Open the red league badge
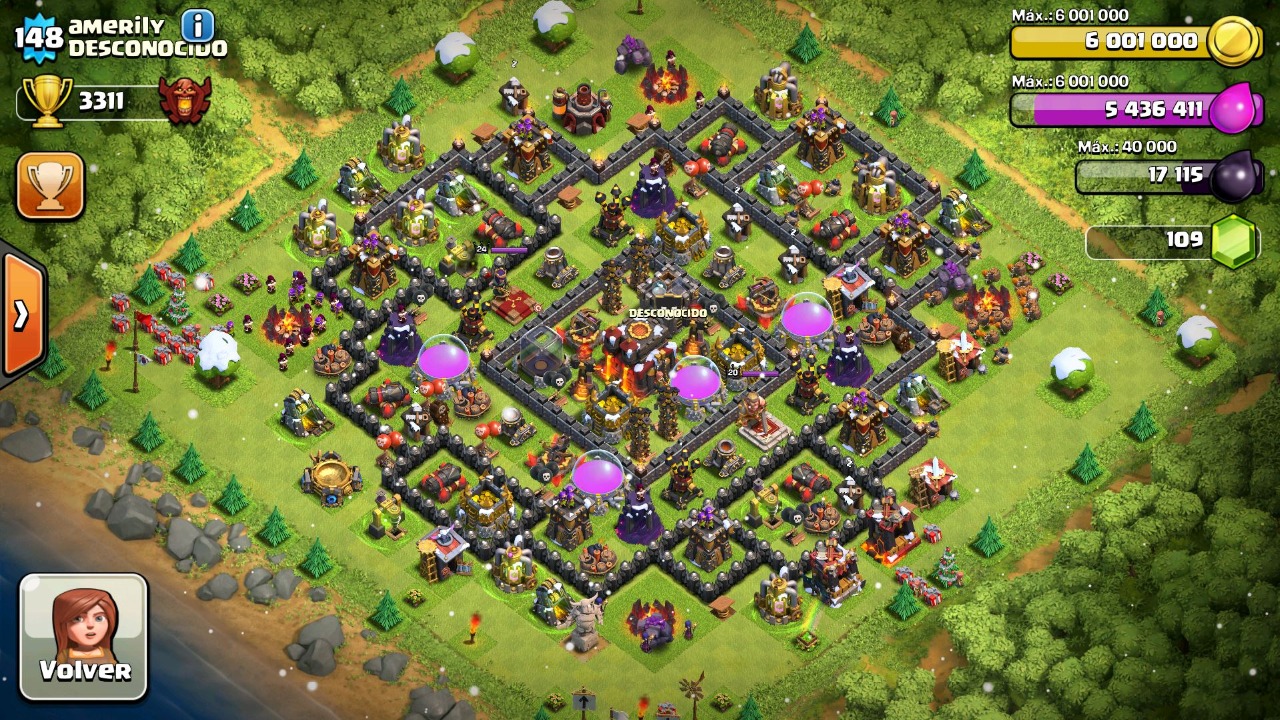Screen dimensions: 1280x720 [186, 101]
